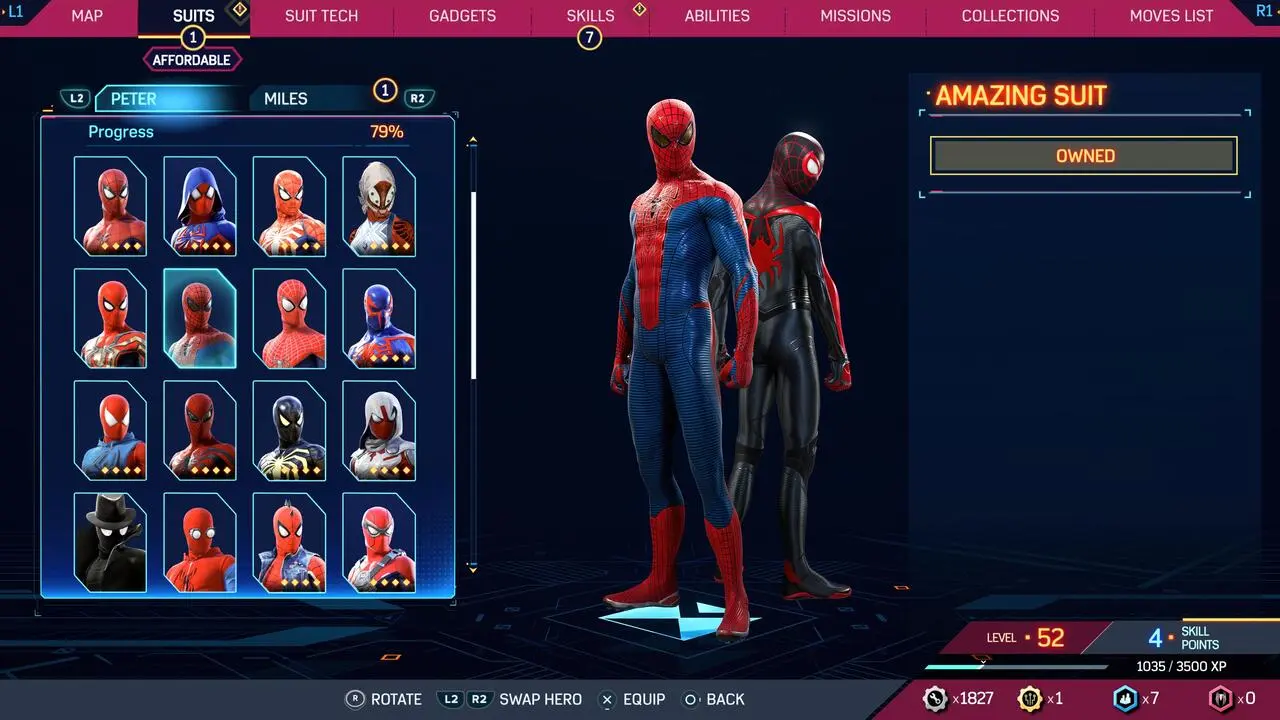Click the Owned status button
Image resolution: width=1280 pixels, height=720 pixels.
click(1084, 156)
